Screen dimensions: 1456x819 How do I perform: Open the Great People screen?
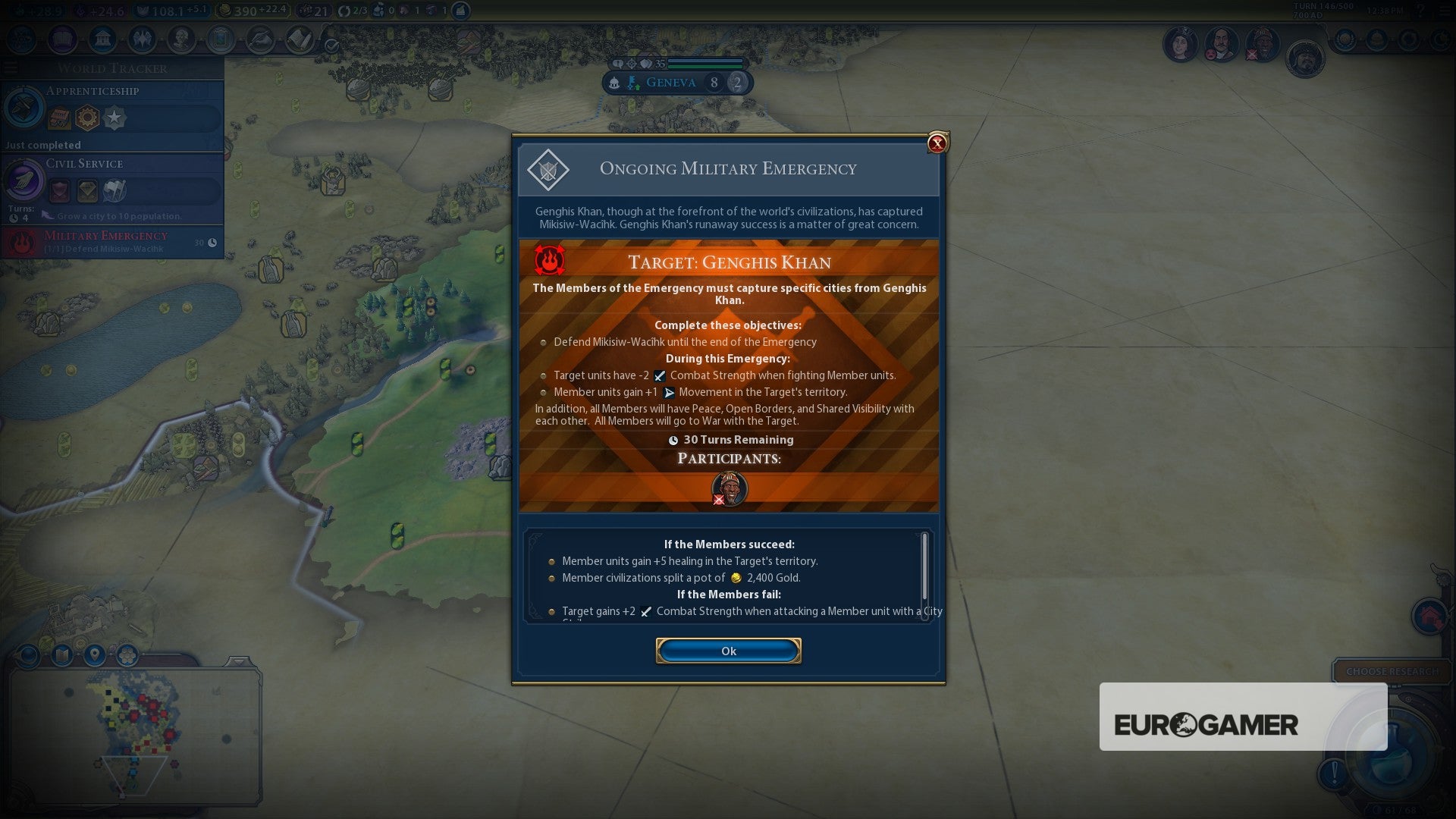coord(182,40)
